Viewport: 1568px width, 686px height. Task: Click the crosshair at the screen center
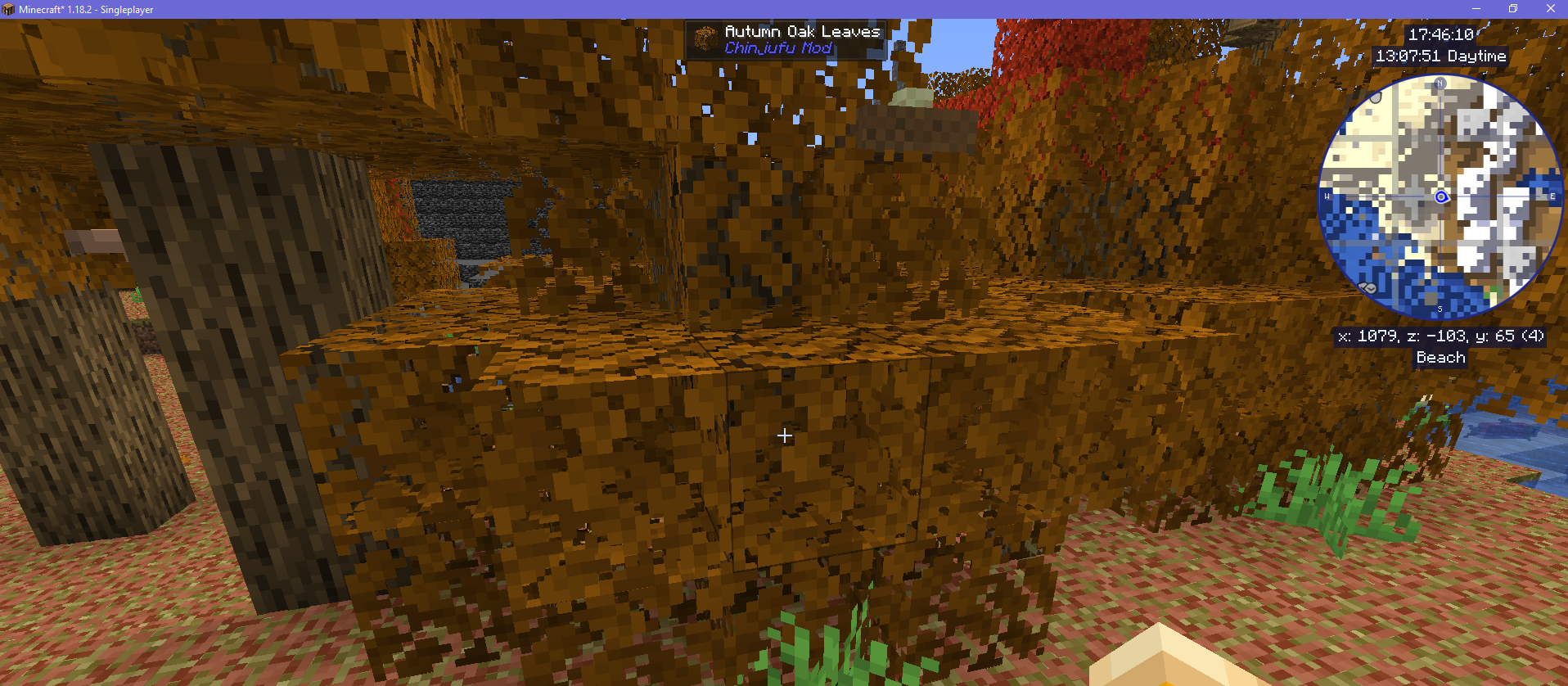784,436
